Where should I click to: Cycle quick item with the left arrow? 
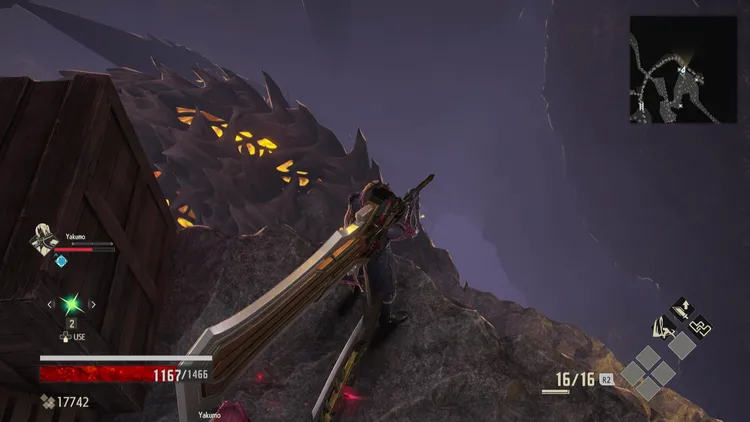coord(51,304)
